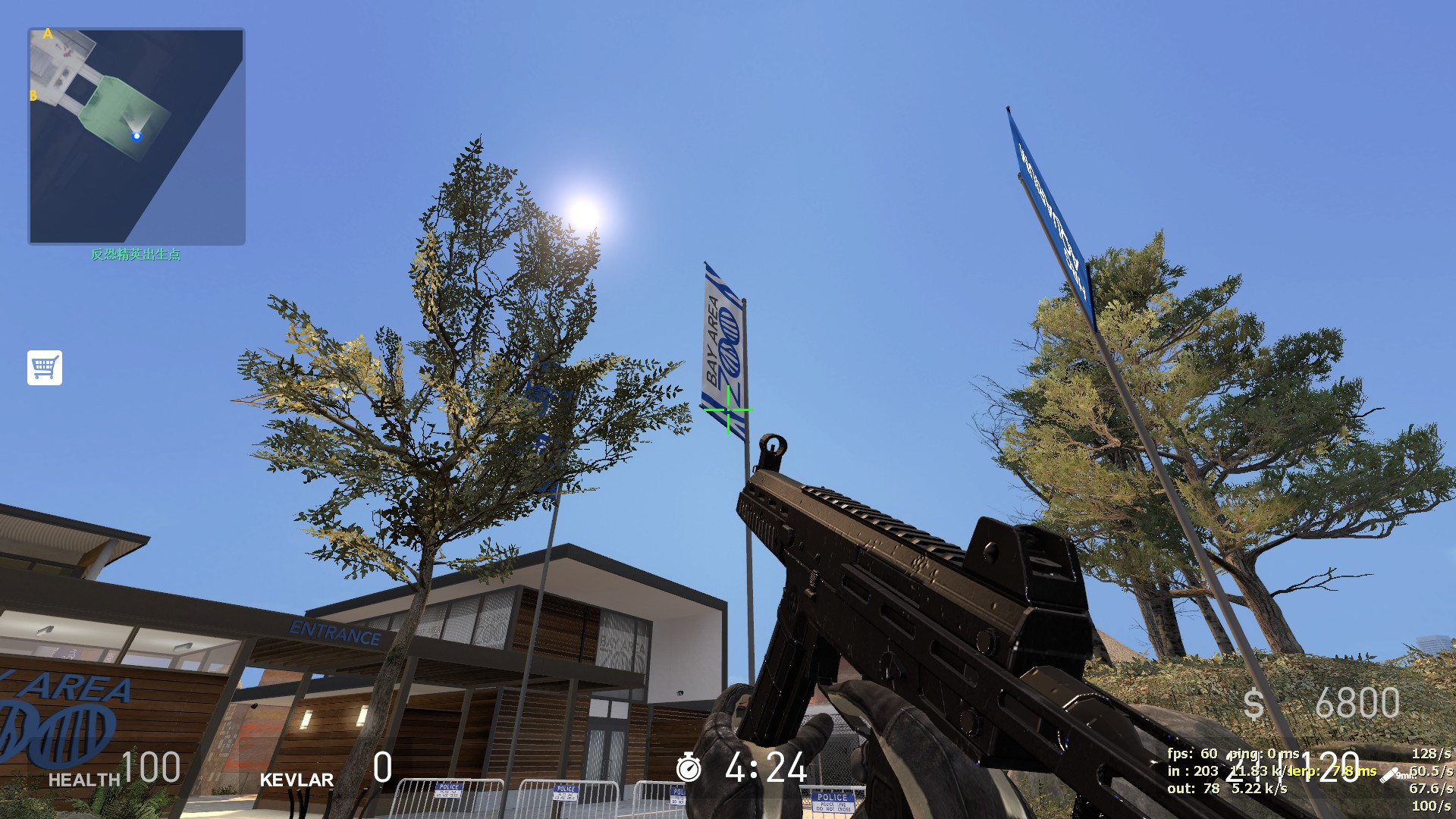Open the buy menu shopping cart icon
The width and height of the screenshot is (1456, 819).
coord(45,368)
